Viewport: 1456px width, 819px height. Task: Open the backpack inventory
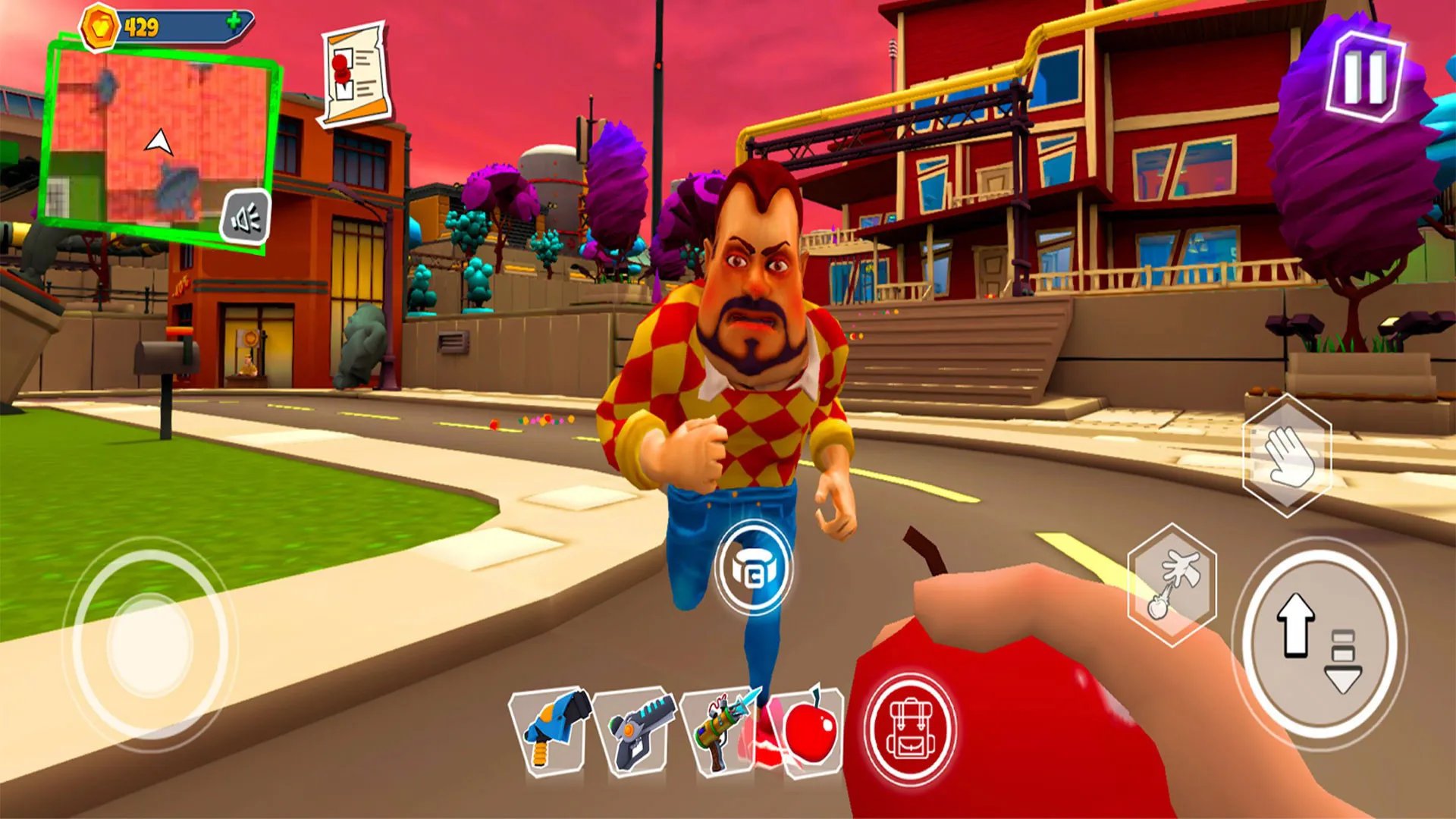point(909,730)
